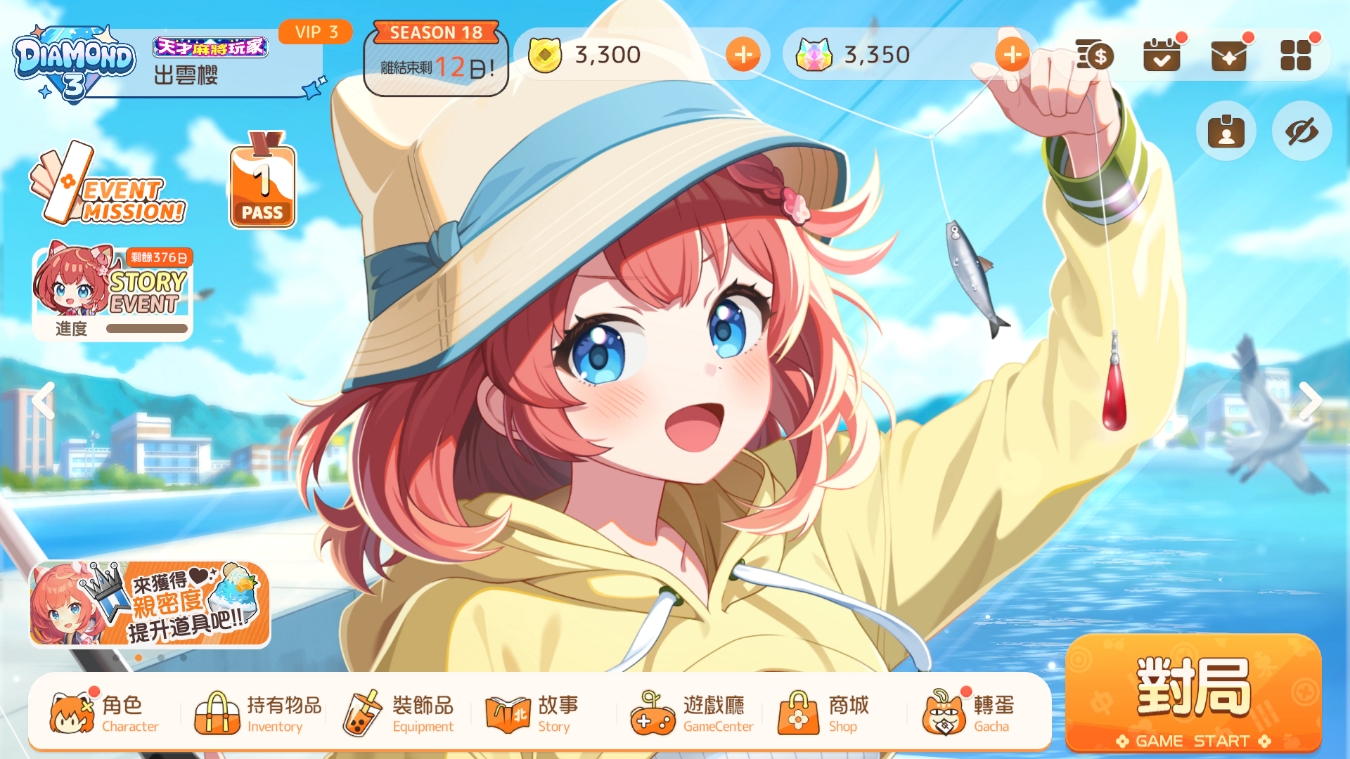Hide the interface with the eye-slash toggle
This screenshot has height=759, width=1350.
[x=1301, y=131]
